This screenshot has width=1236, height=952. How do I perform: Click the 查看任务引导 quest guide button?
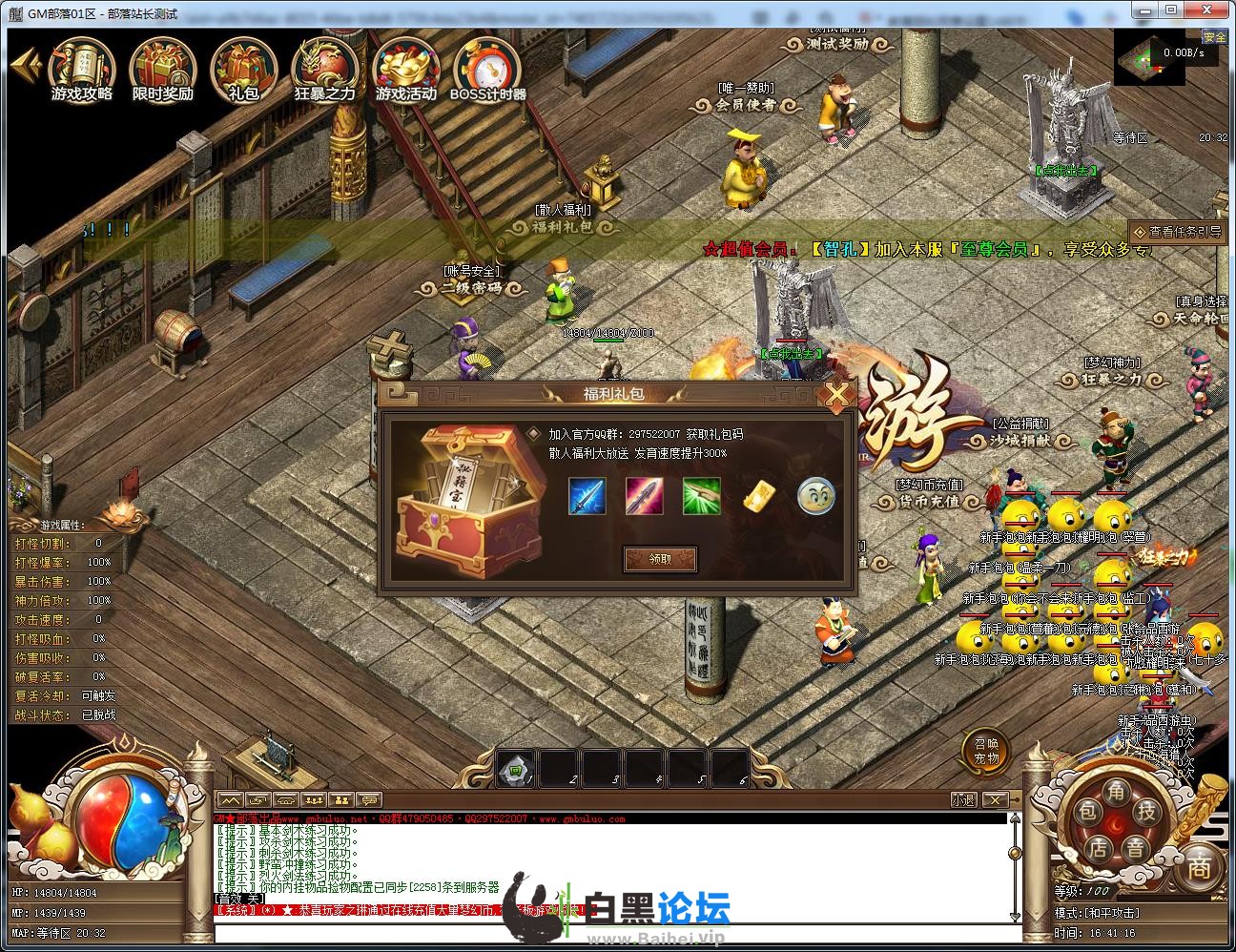(x=1177, y=232)
